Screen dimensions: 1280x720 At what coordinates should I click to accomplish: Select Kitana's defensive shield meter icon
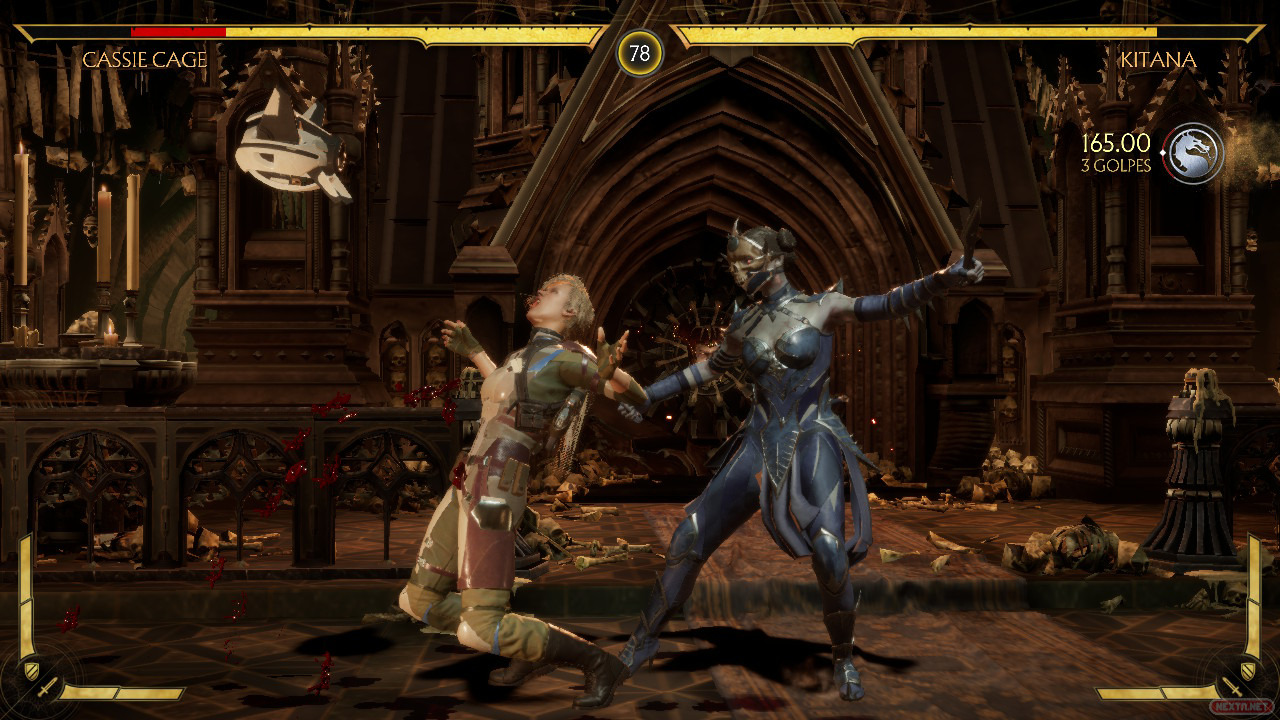pyautogui.click(x=1246, y=669)
